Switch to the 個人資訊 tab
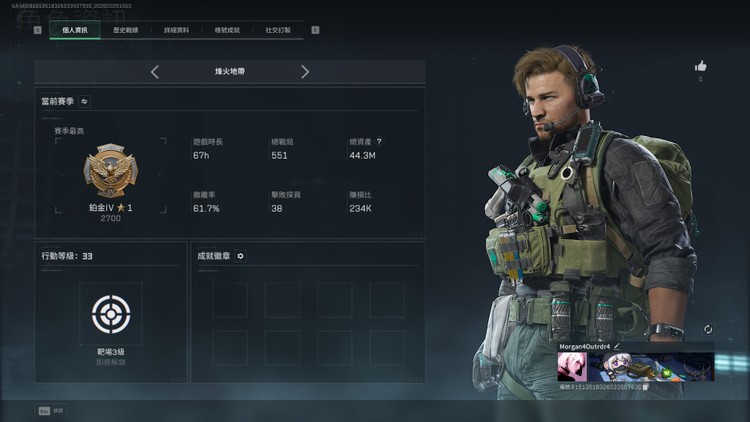750x422 pixels. click(75, 30)
